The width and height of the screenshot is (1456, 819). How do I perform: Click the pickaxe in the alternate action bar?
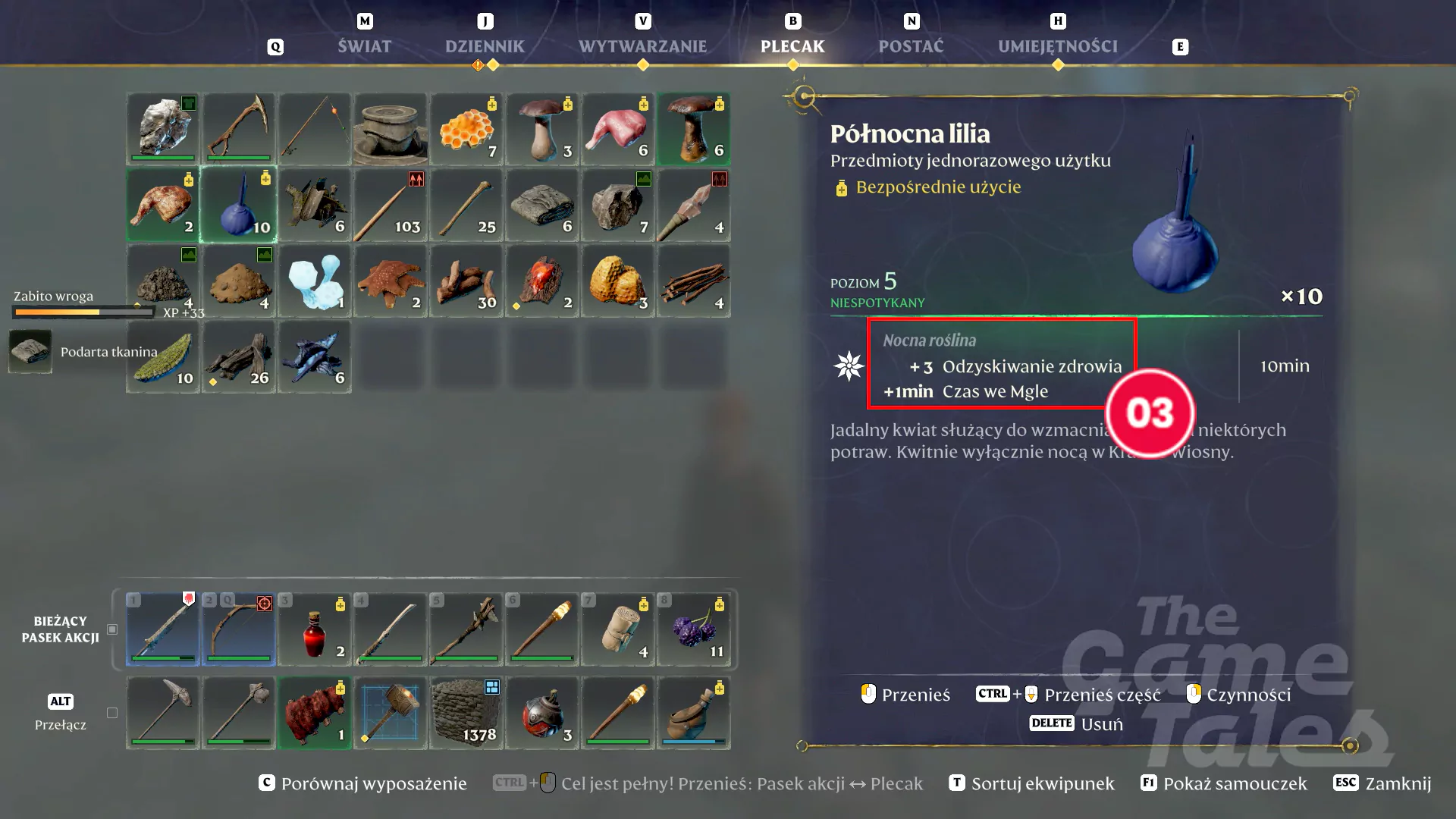coord(162,713)
